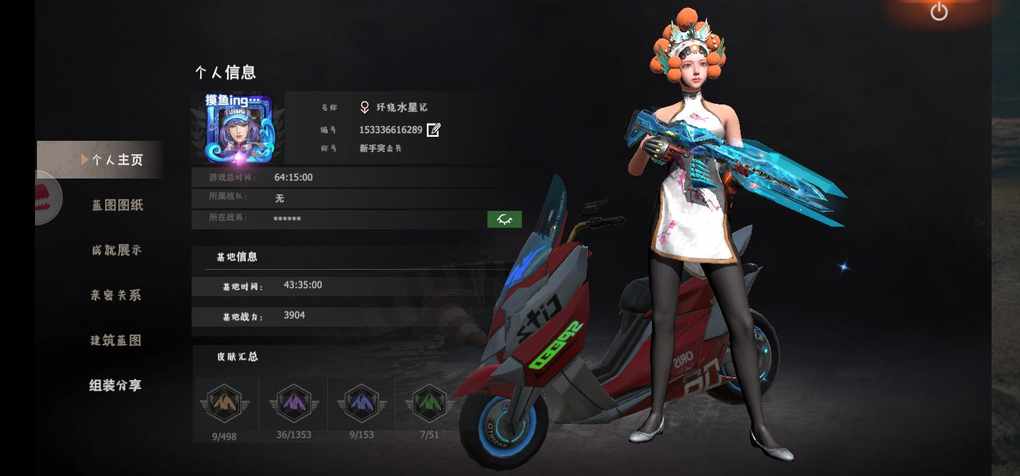
Task: Toggle the green eye visibility button
Action: click(504, 219)
